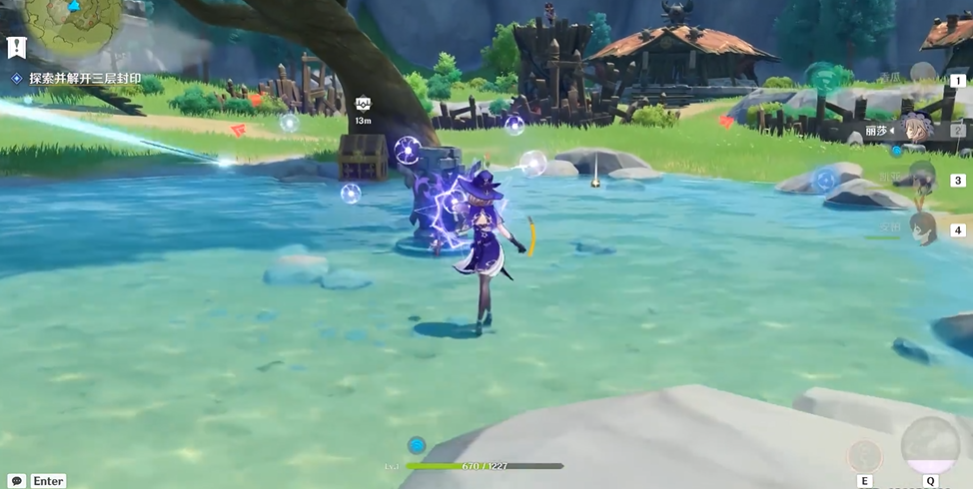Switch to Kaeya in party slot 3
The width and height of the screenshot is (973, 489).
point(921,180)
